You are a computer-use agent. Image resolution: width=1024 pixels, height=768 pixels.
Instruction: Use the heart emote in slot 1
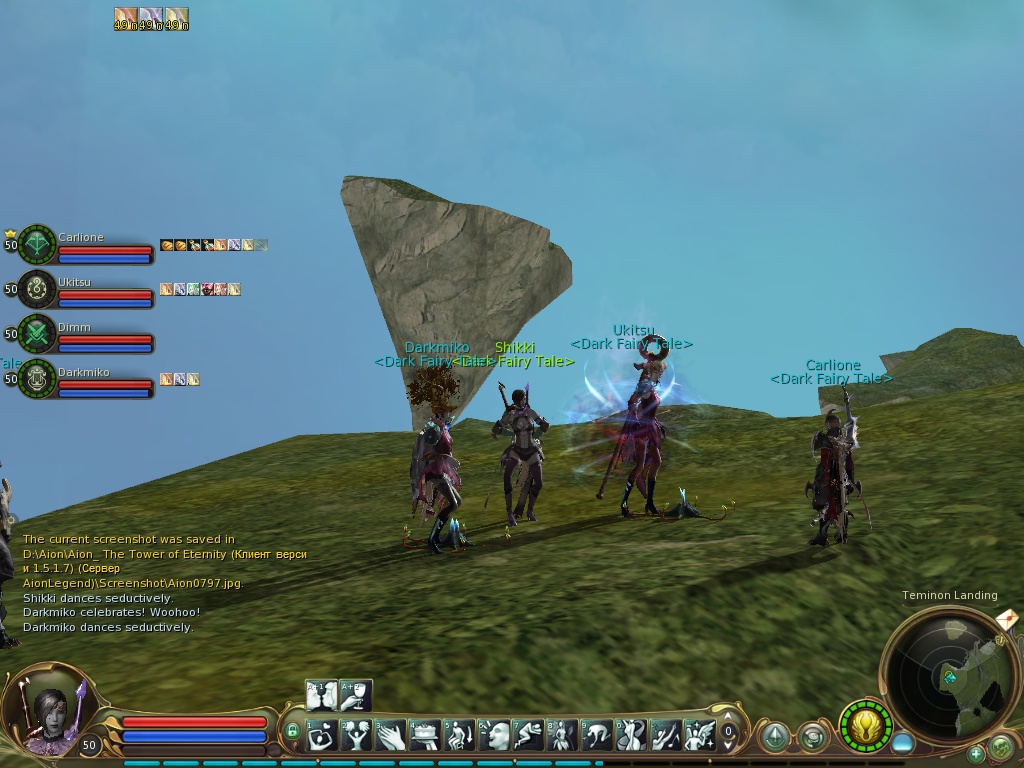coord(322,736)
